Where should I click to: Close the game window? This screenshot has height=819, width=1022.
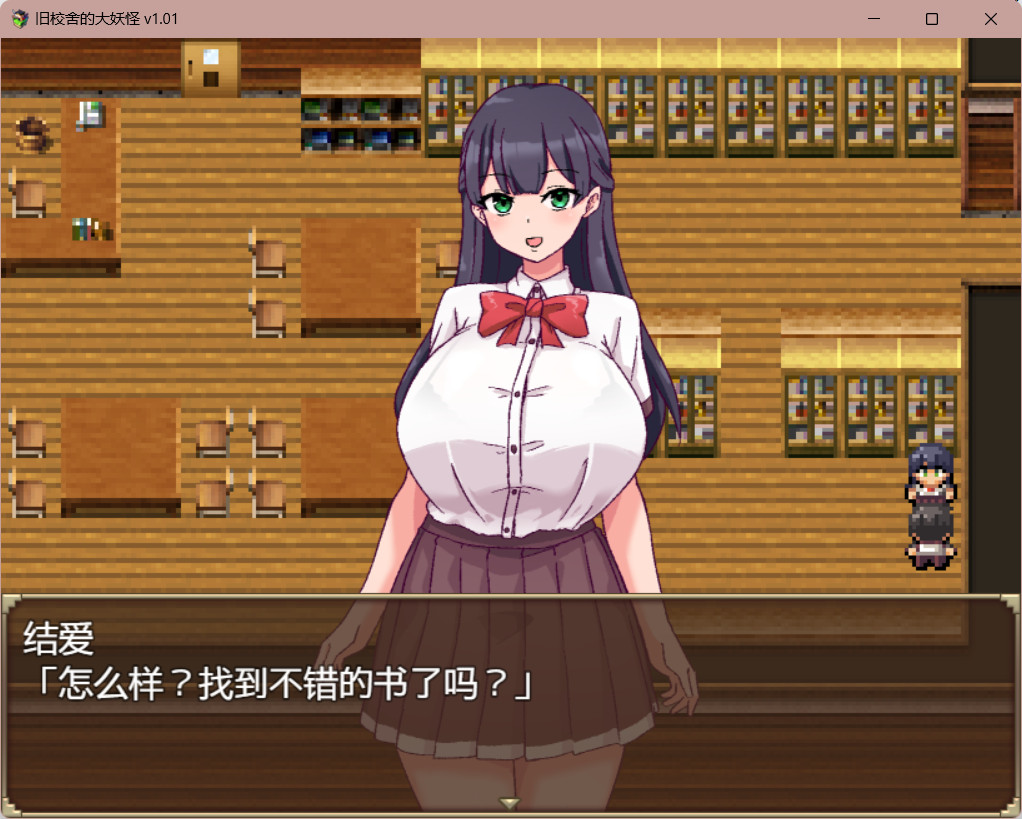tap(990, 19)
